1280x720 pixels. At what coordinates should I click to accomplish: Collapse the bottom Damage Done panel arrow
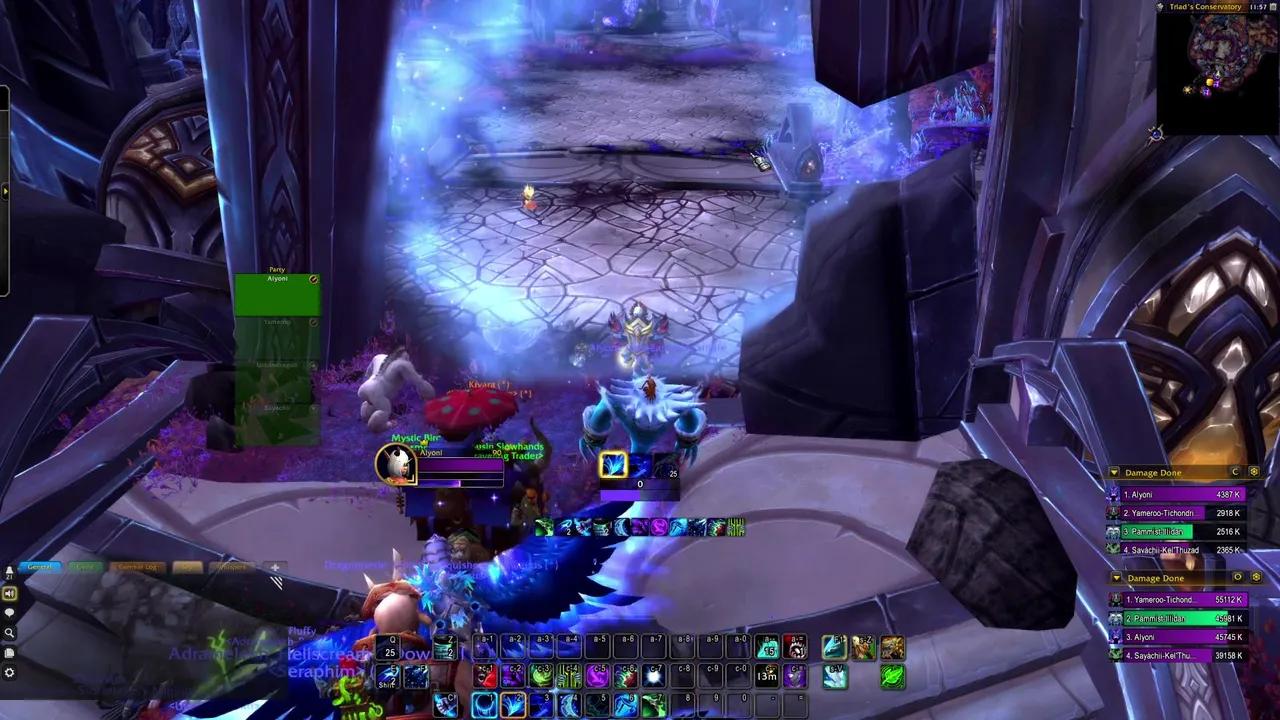[1116, 578]
